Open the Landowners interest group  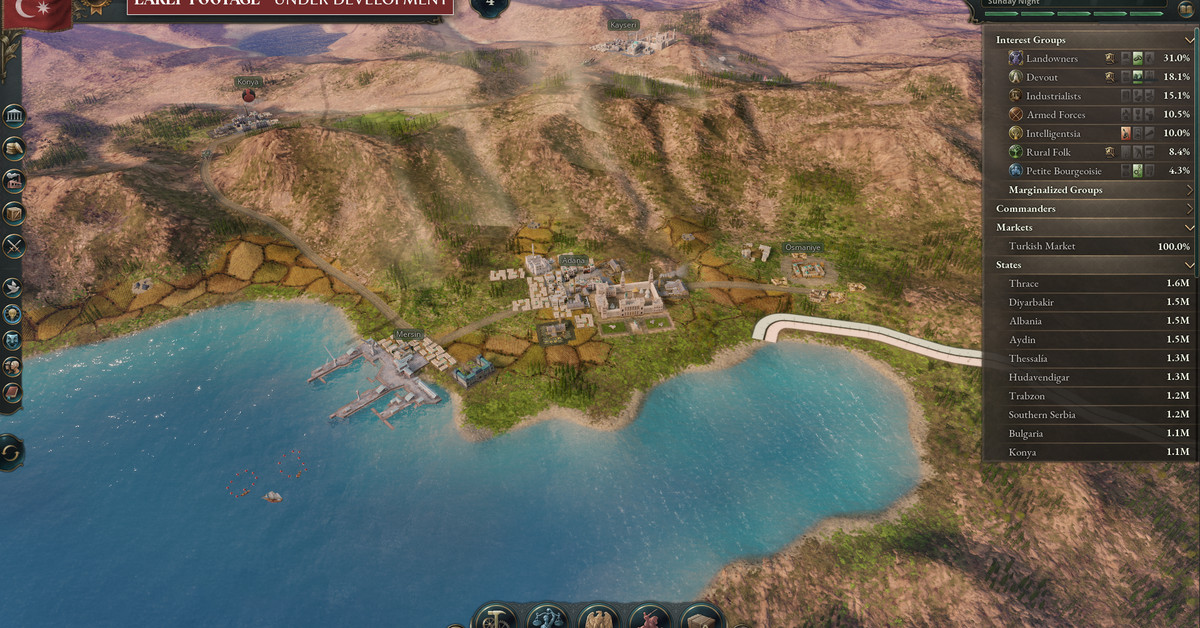(x=1050, y=59)
